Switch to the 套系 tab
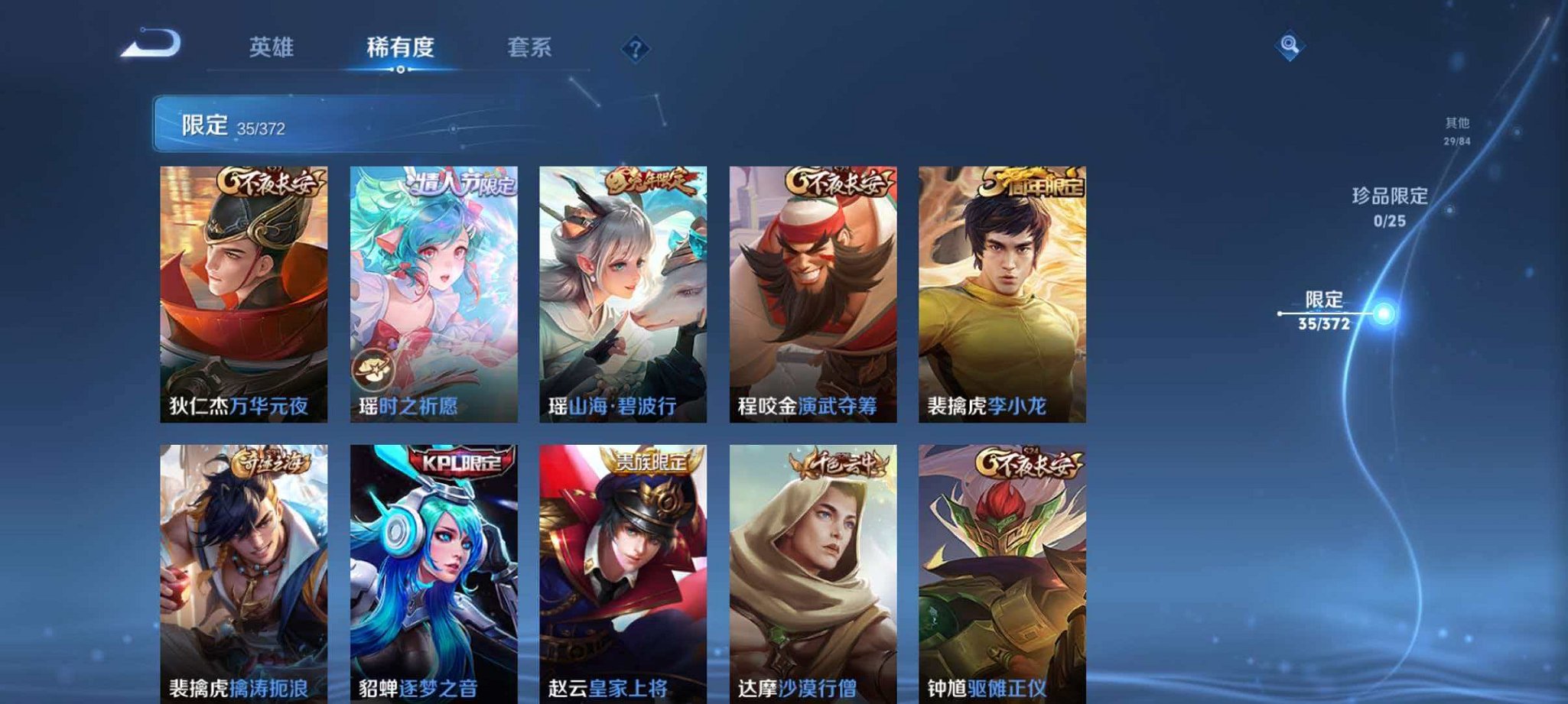This screenshot has height=704, width=1568. (530, 47)
